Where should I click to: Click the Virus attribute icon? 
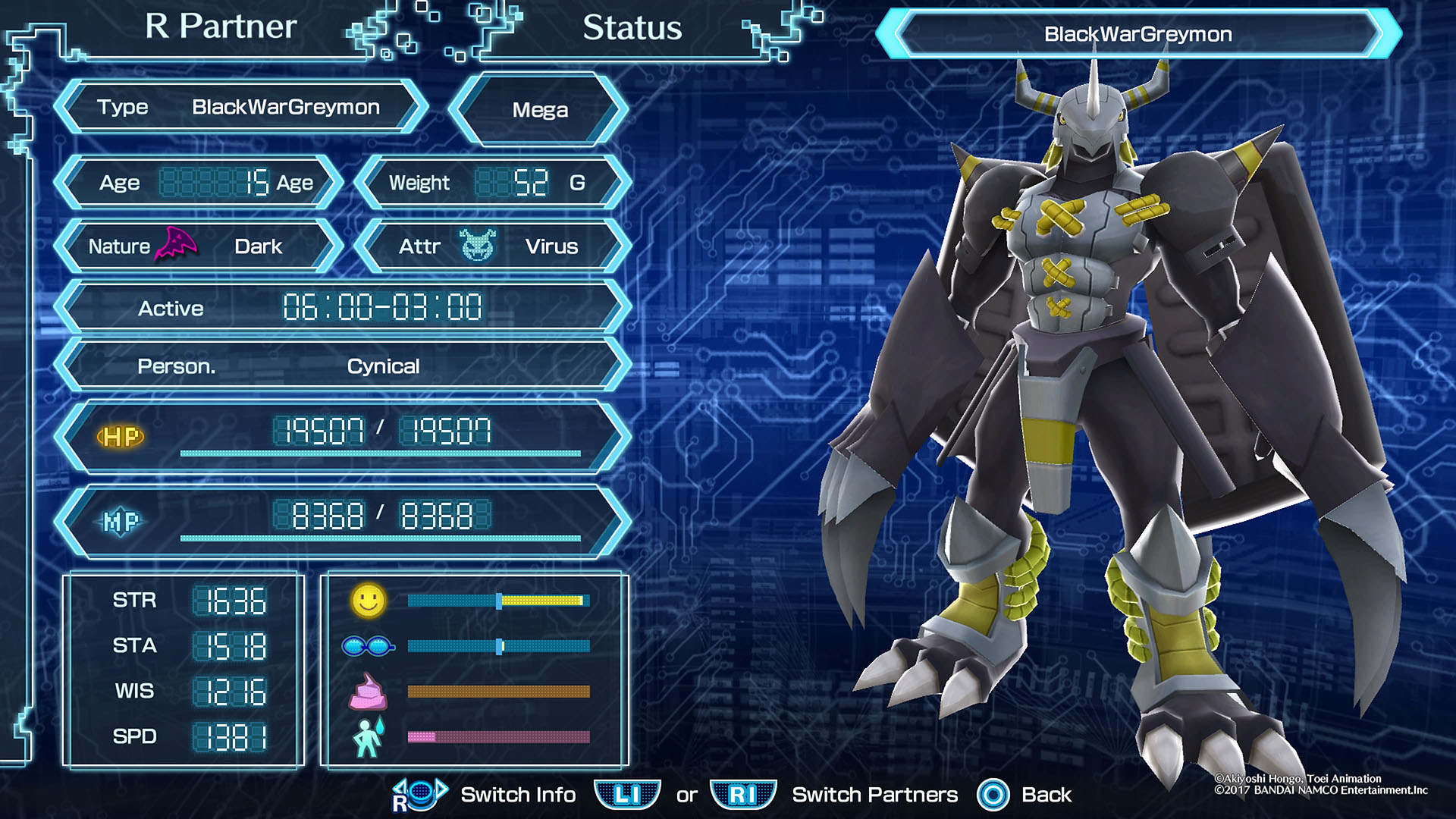tap(478, 246)
